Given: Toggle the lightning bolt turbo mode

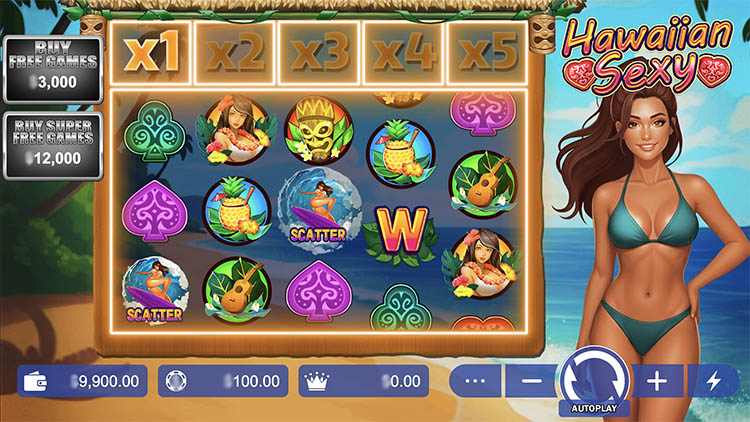Looking at the screenshot, I should [x=713, y=381].
